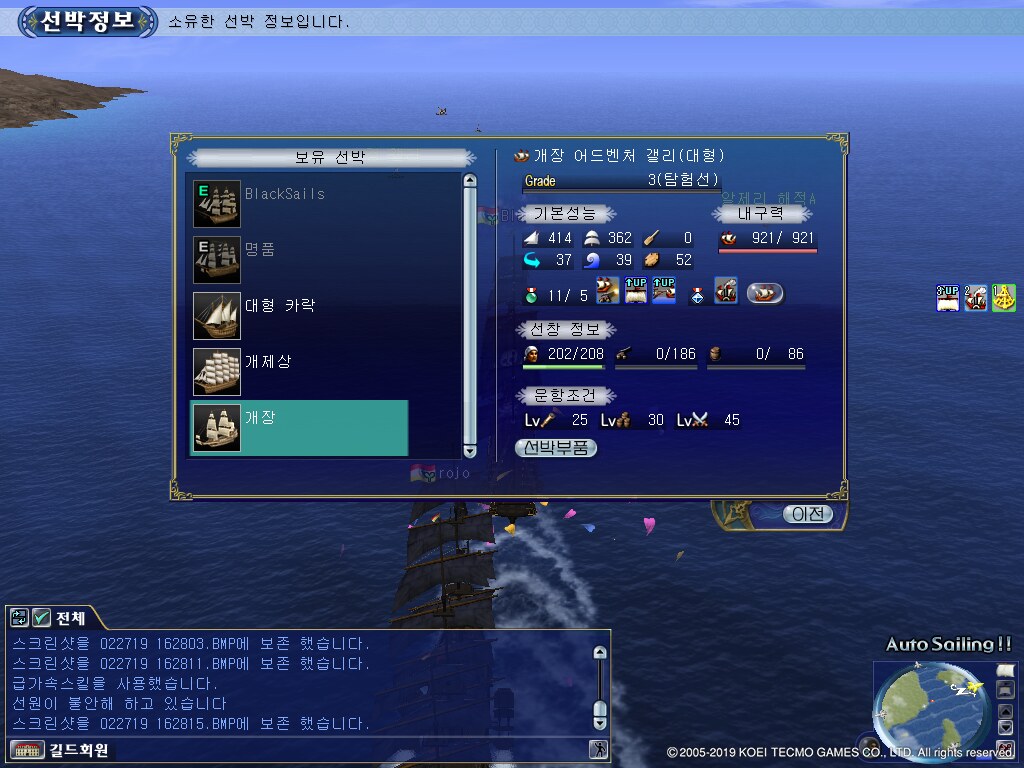Image resolution: width=1024 pixels, height=768 pixels.
Task: Switch to the 전체 chat tab
Action: (71, 617)
